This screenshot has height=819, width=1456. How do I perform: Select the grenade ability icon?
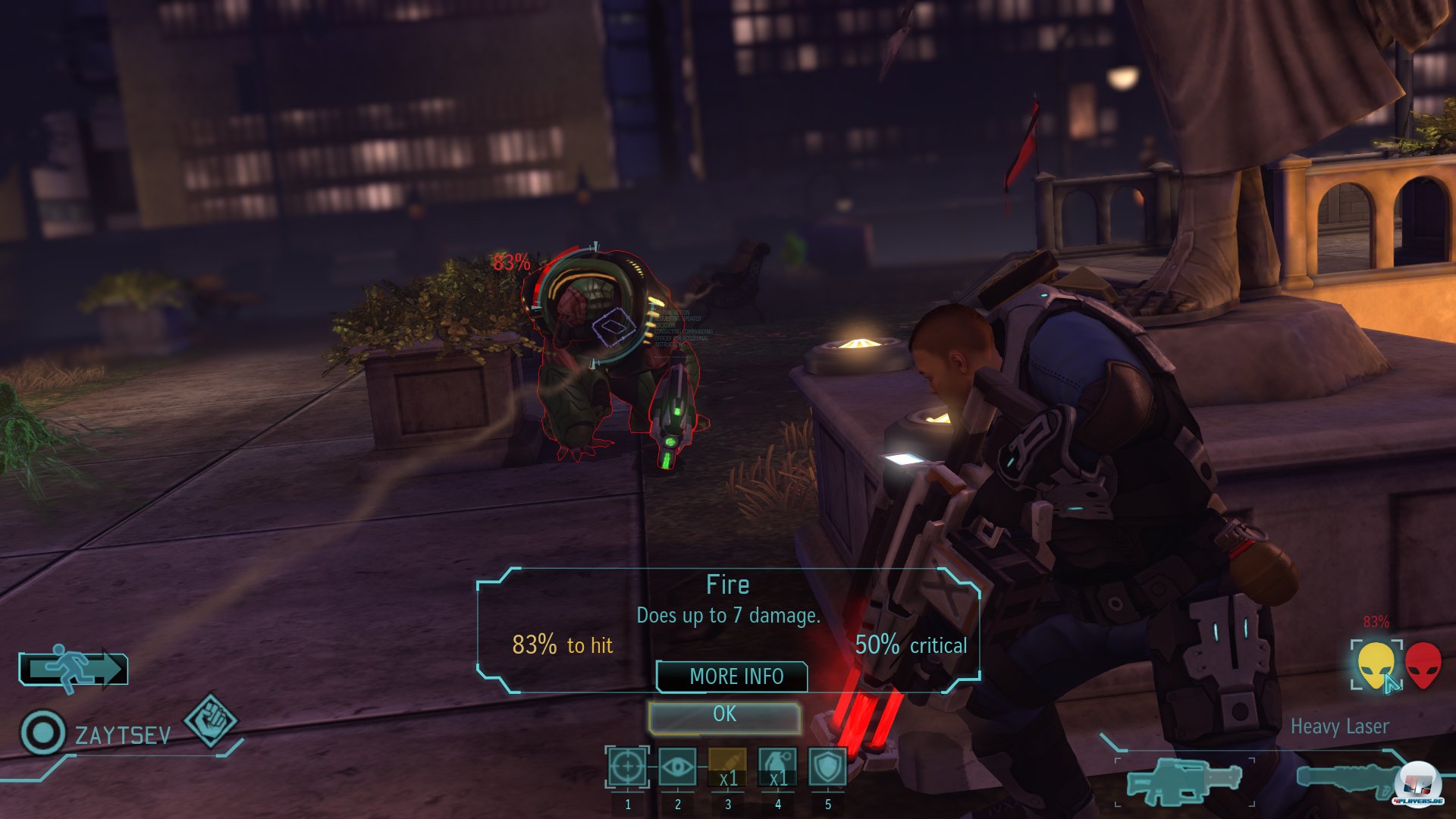(777, 767)
